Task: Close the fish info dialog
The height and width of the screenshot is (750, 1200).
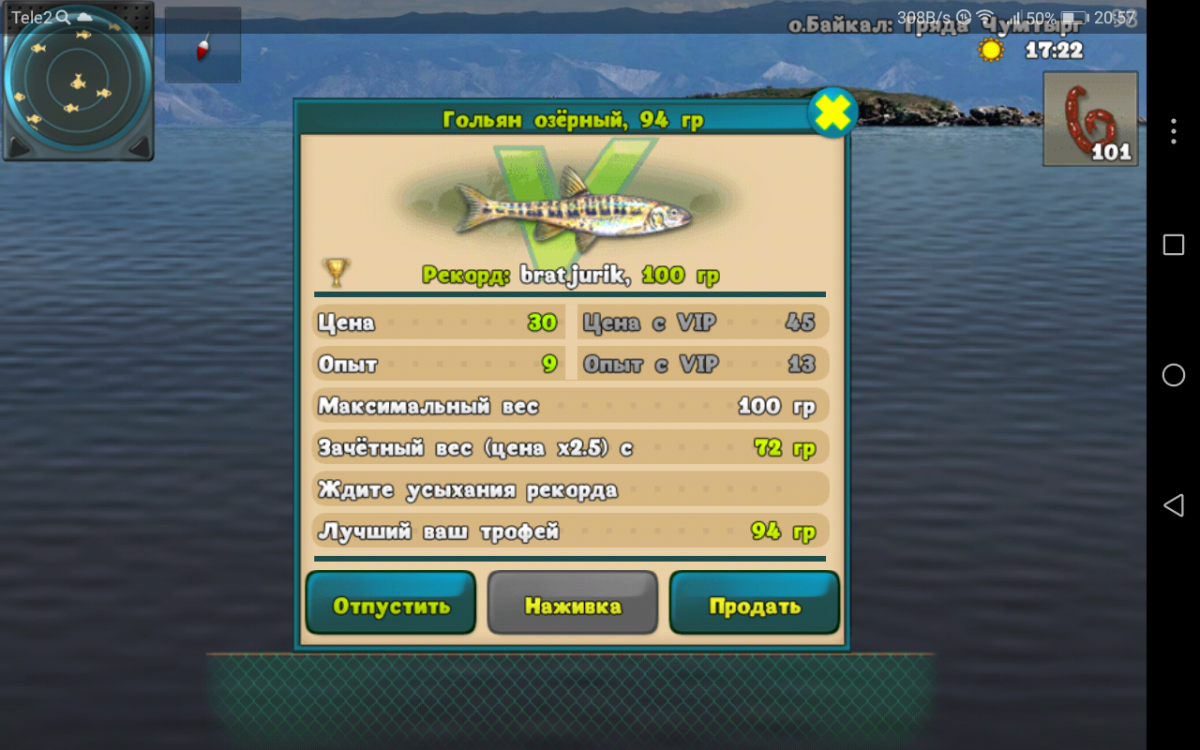Action: point(832,113)
